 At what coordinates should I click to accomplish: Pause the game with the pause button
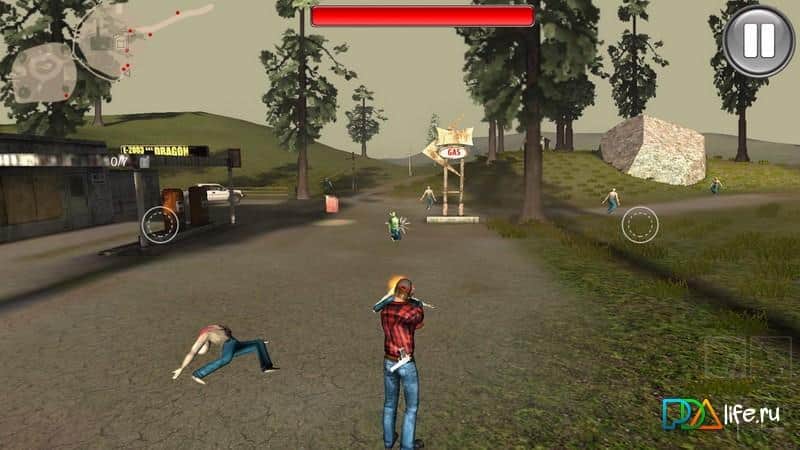click(x=758, y=40)
